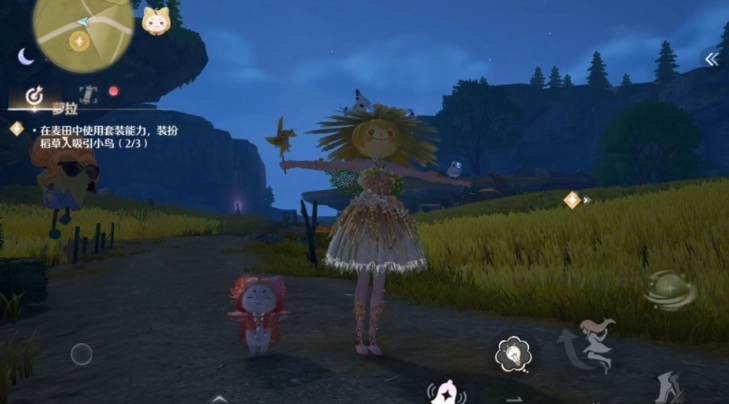Activate the planet-shaped outfit ability
Image resolution: width=729 pixels, height=404 pixels.
coord(668,291)
